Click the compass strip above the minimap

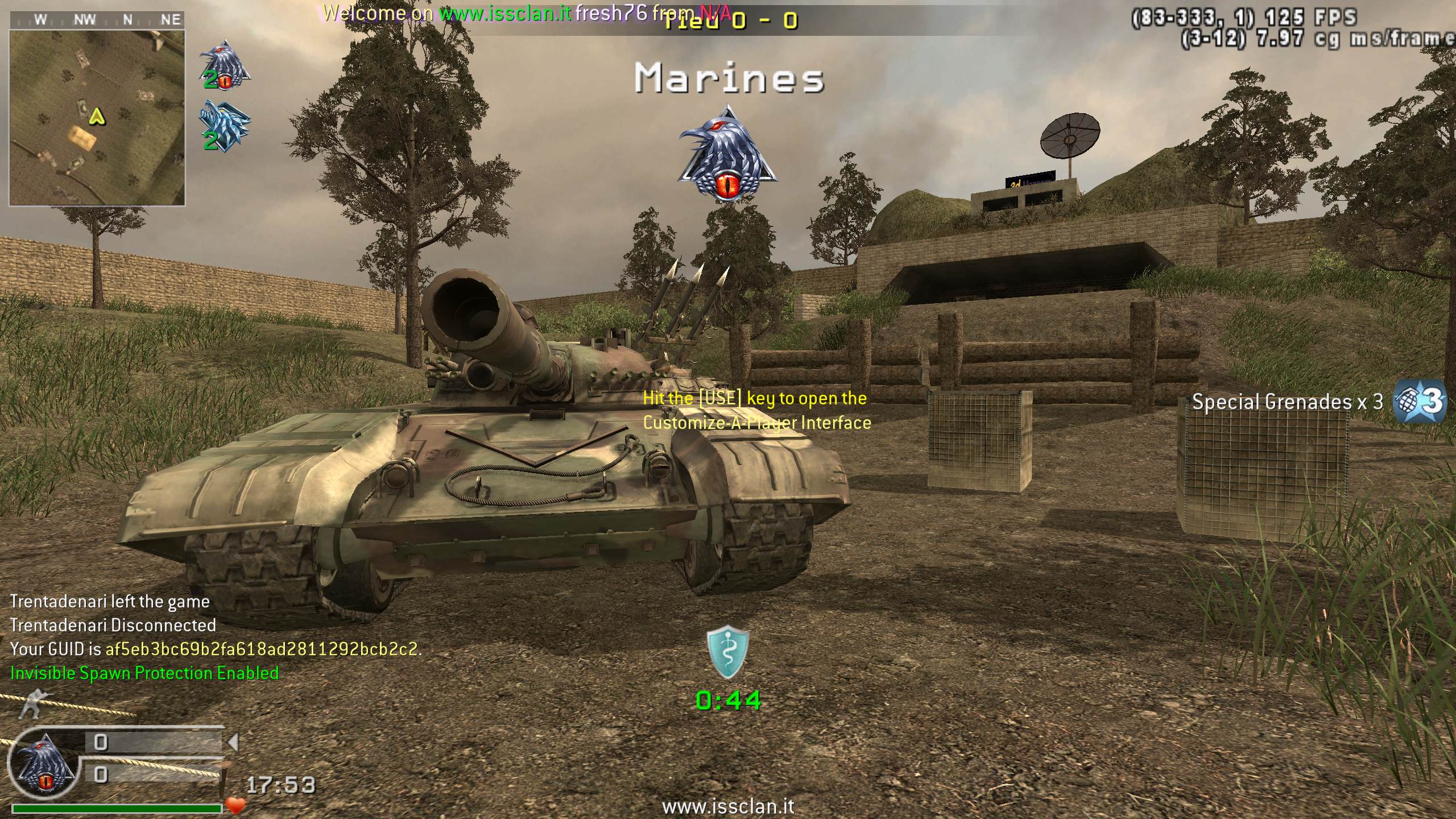(97, 20)
